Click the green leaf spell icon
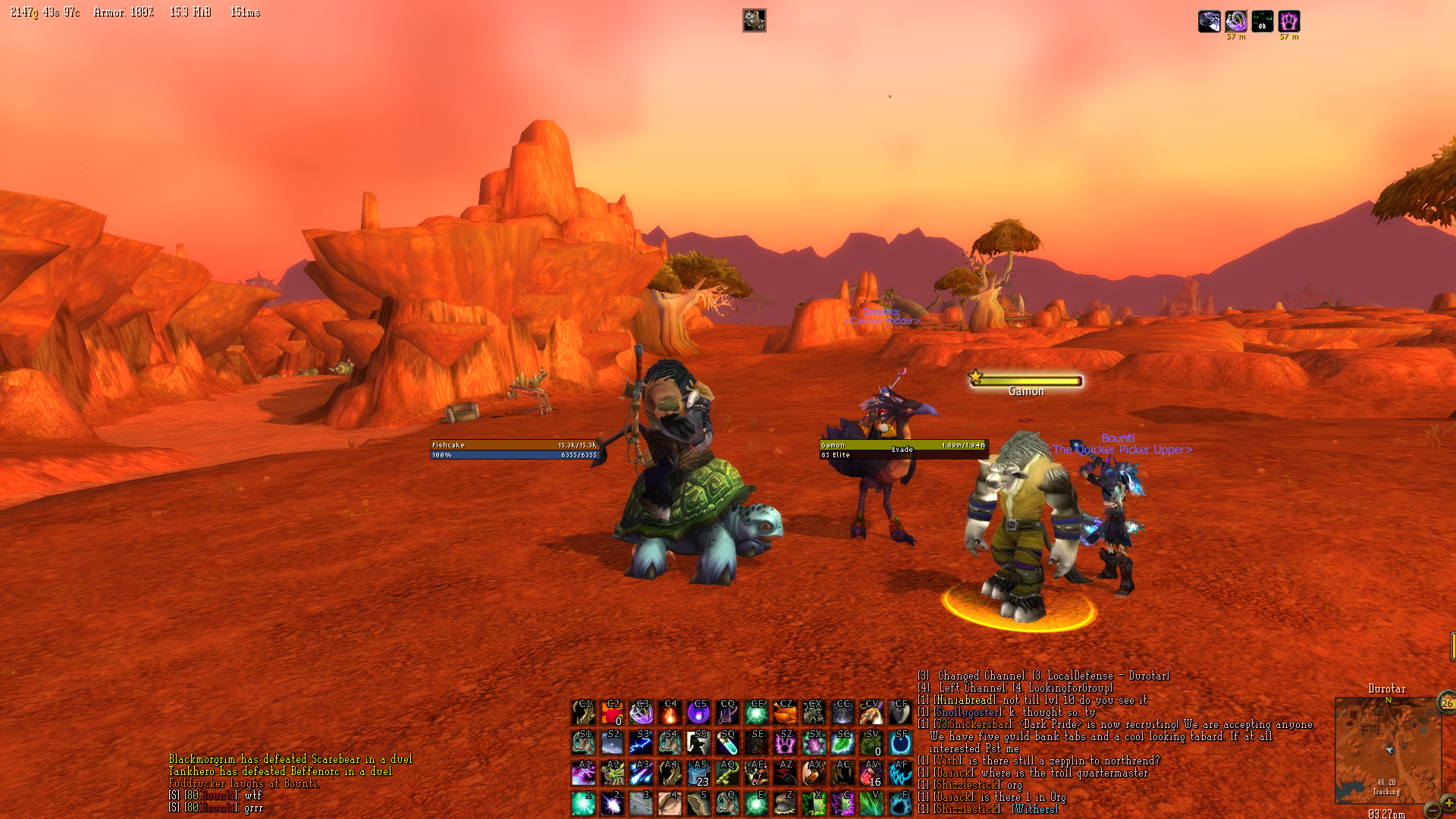 click(x=843, y=743)
